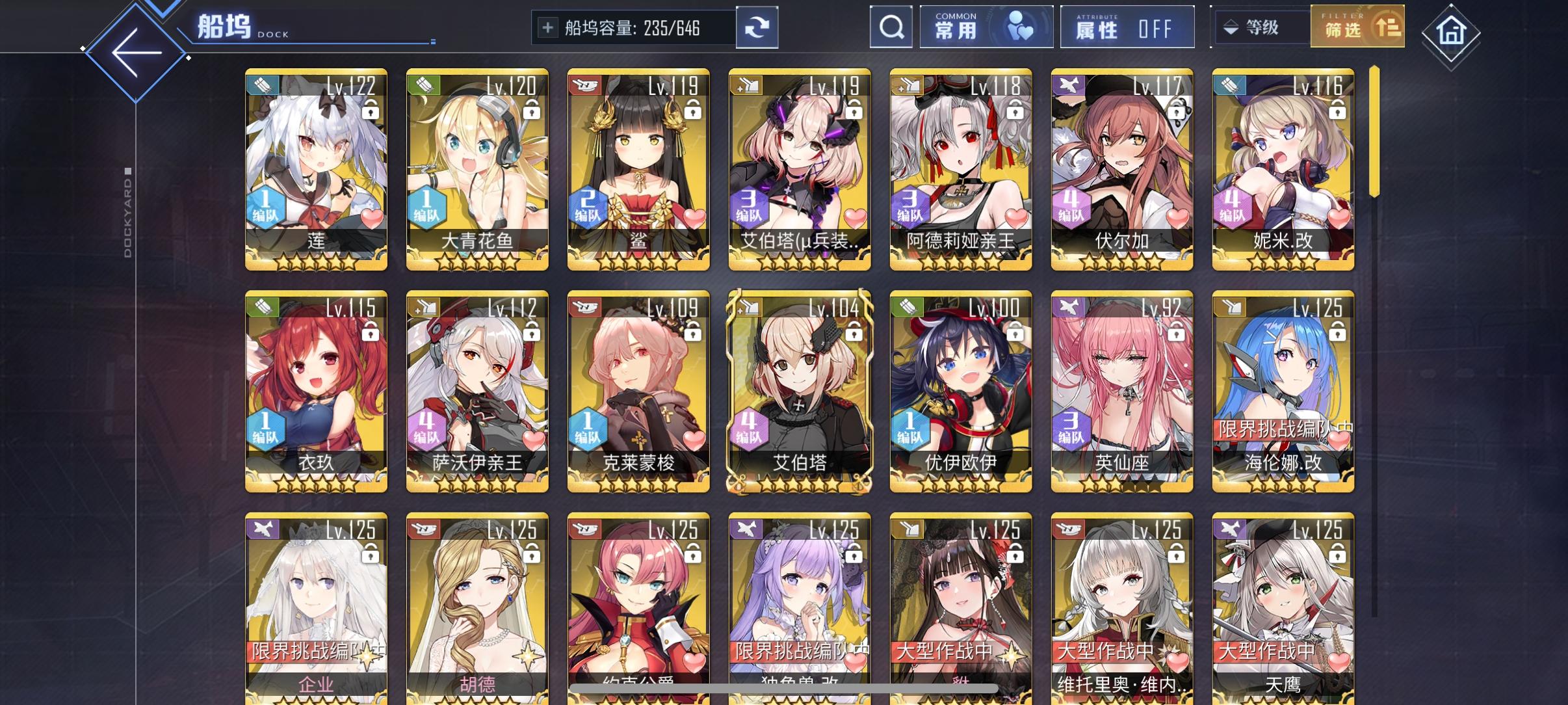Toggle the 常用 COMMON favorites filter
The image size is (1568, 705).
[x=987, y=26]
